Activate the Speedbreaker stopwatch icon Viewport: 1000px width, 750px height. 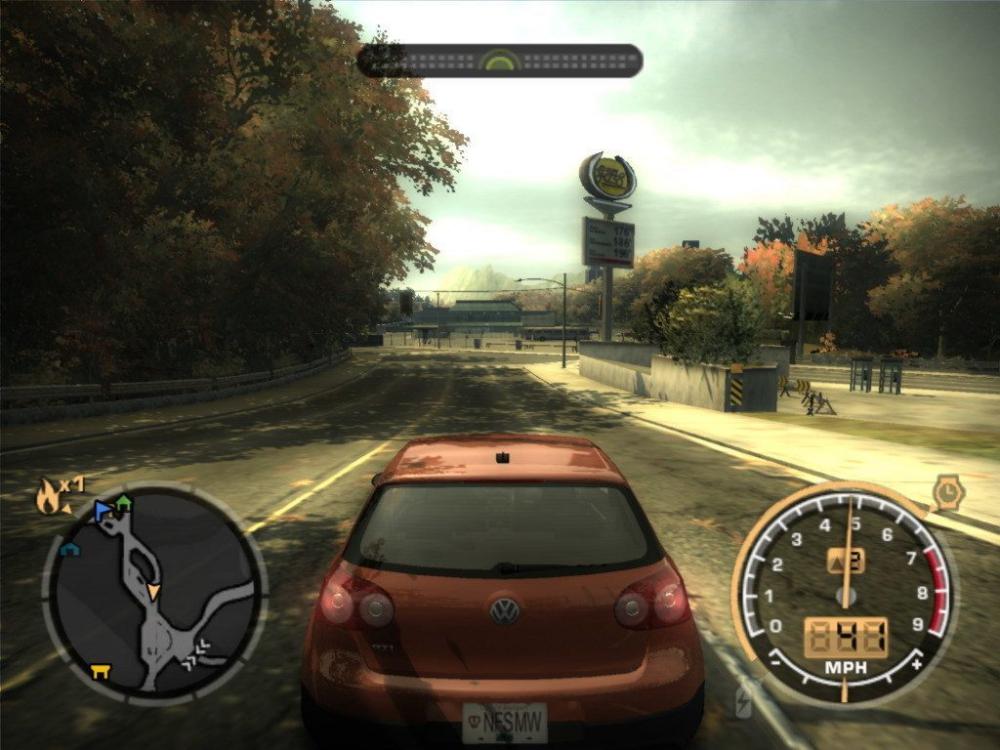click(947, 492)
